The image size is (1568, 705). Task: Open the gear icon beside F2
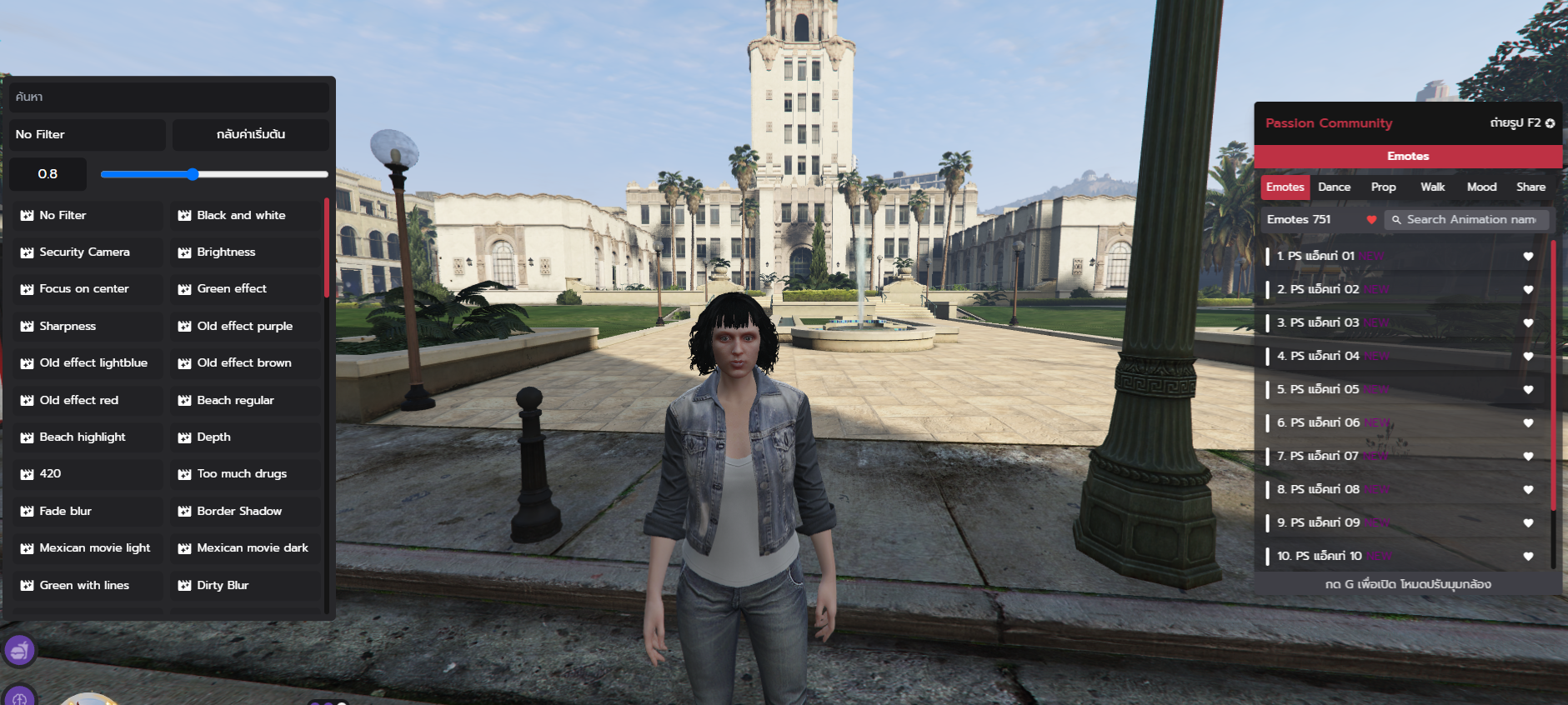(1550, 123)
